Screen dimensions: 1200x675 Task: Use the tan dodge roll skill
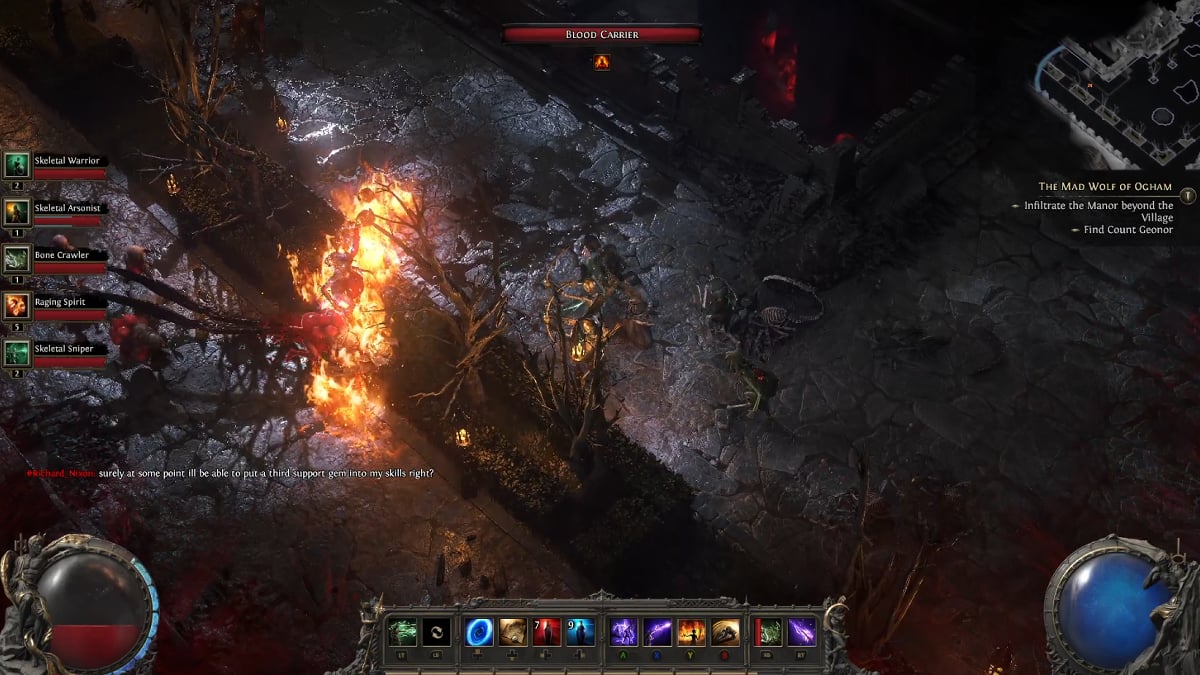point(726,632)
